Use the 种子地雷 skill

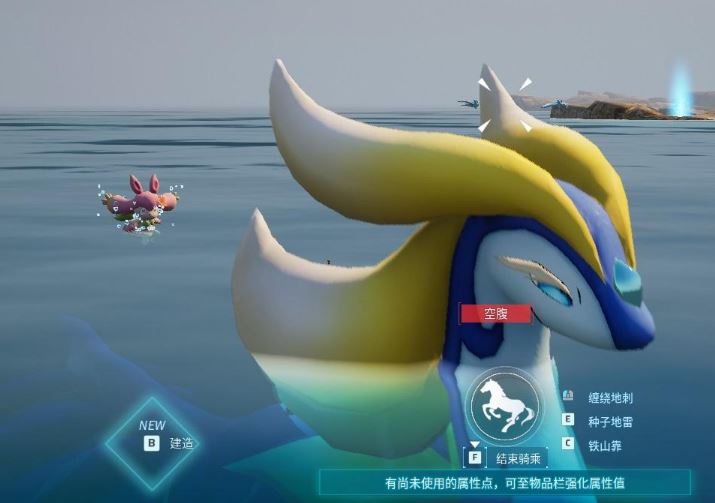pos(611,421)
